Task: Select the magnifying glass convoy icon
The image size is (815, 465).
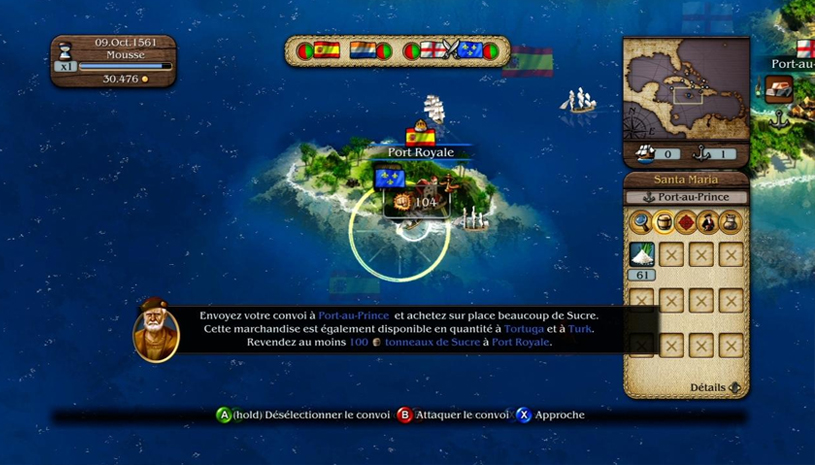Action: click(x=642, y=221)
